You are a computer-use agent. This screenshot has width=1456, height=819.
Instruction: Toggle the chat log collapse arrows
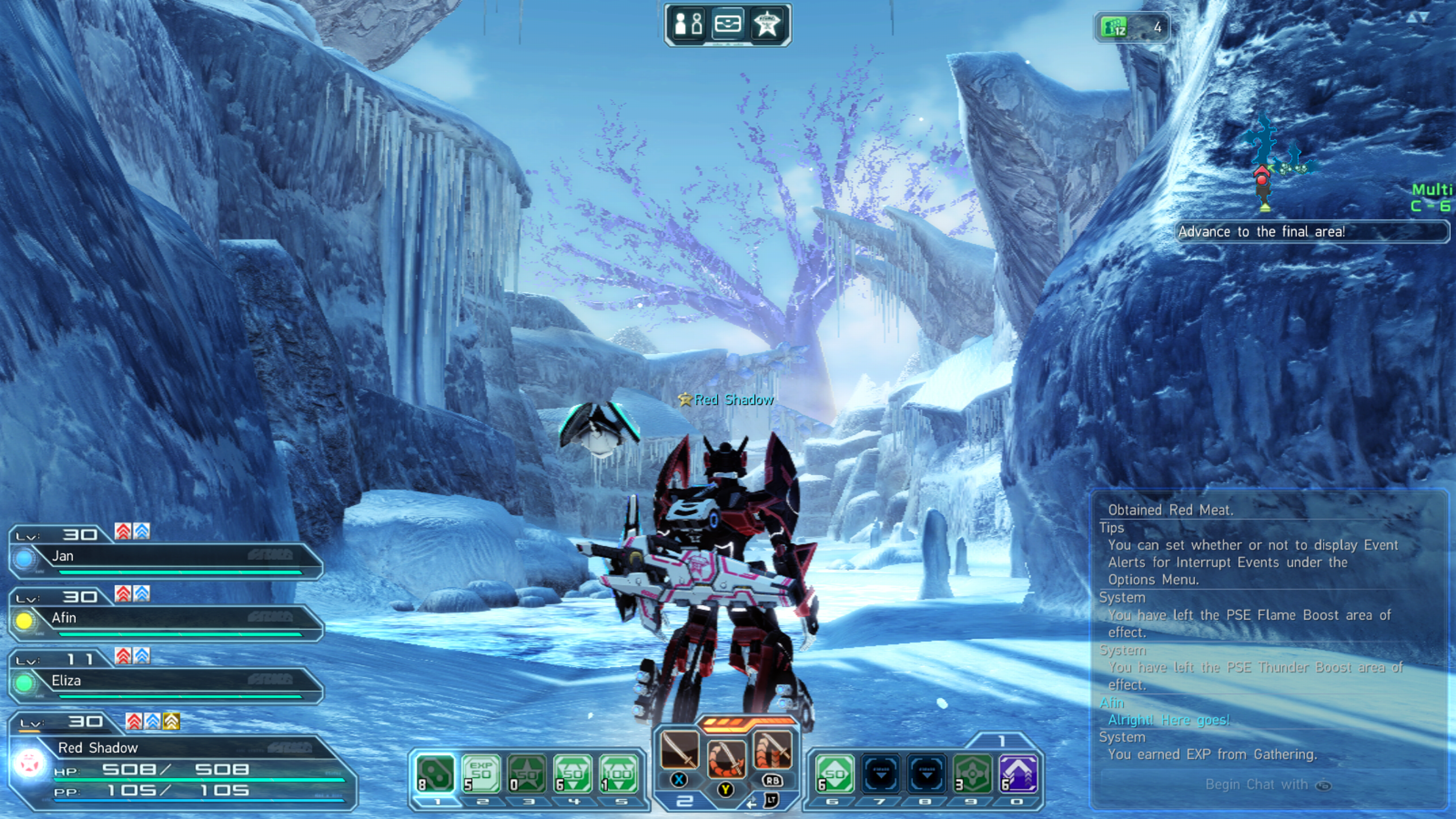tap(1418, 18)
